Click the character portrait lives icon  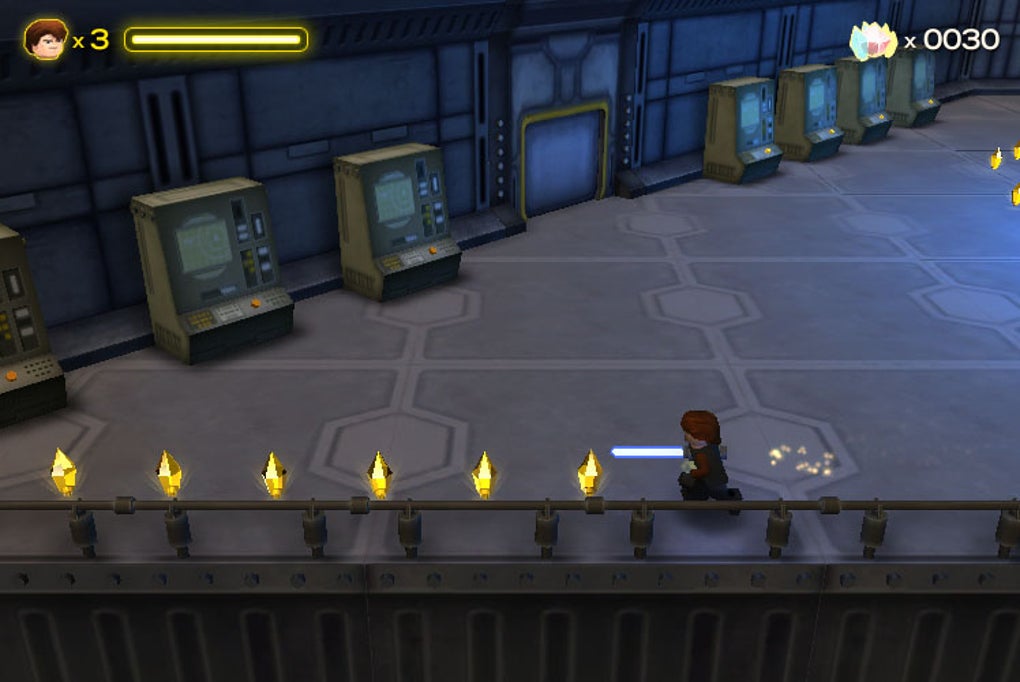click(45, 40)
